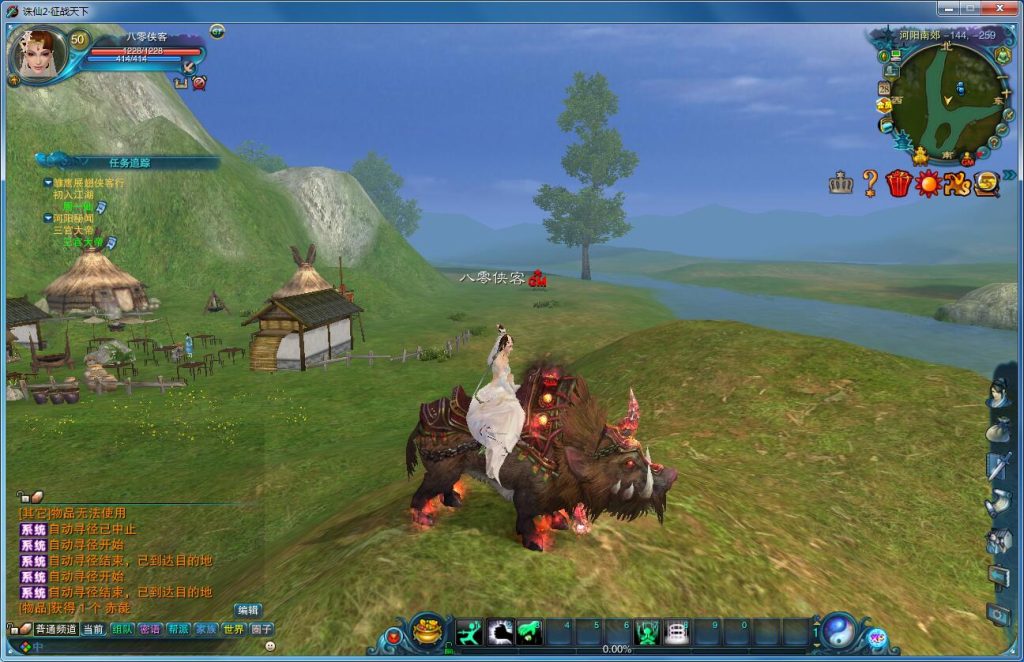Open the player portrait of 八零侠客
This screenshot has height=662, width=1024.
point(37,54)
